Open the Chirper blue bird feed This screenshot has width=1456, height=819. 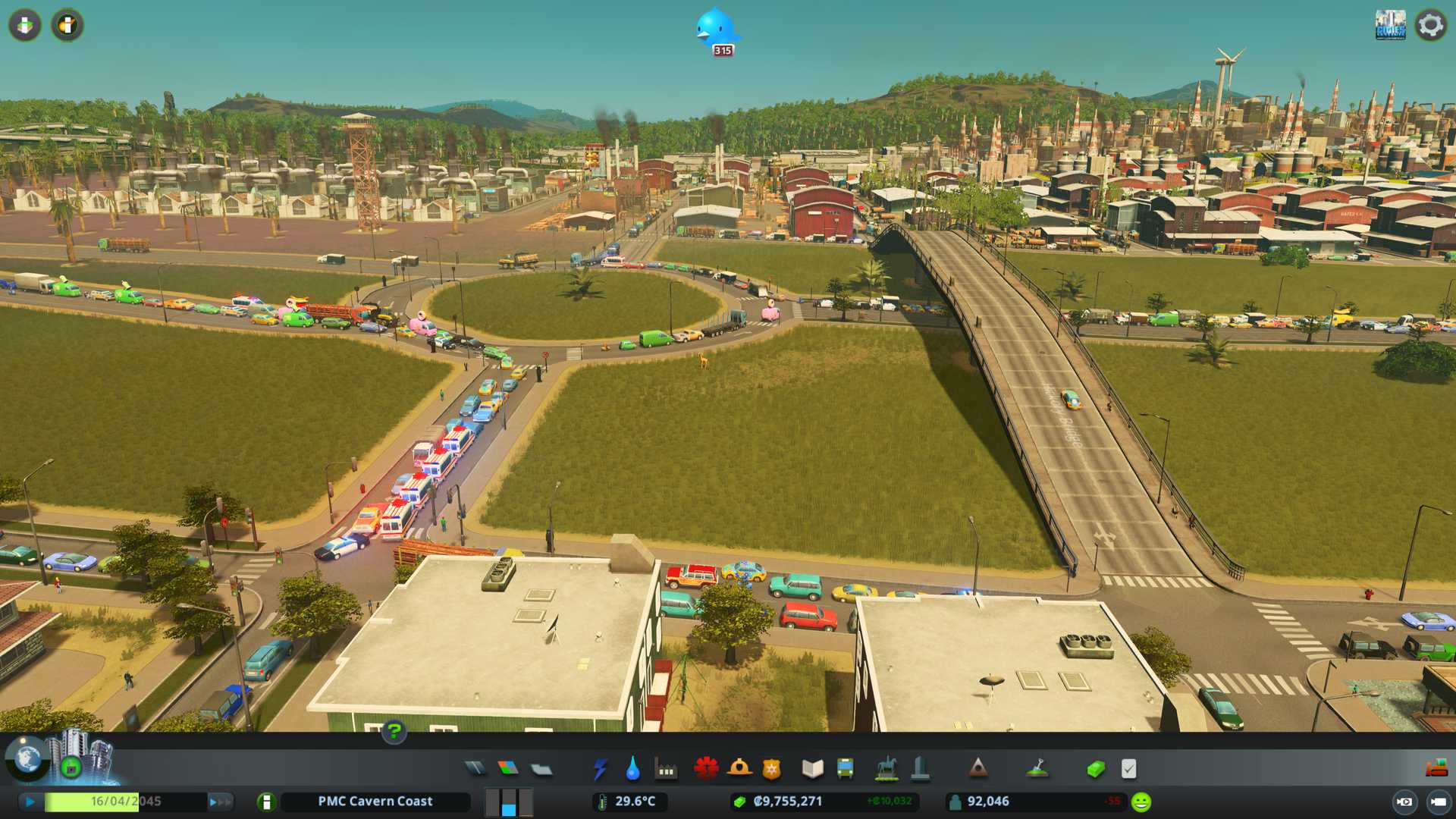(x=717, y=30)
